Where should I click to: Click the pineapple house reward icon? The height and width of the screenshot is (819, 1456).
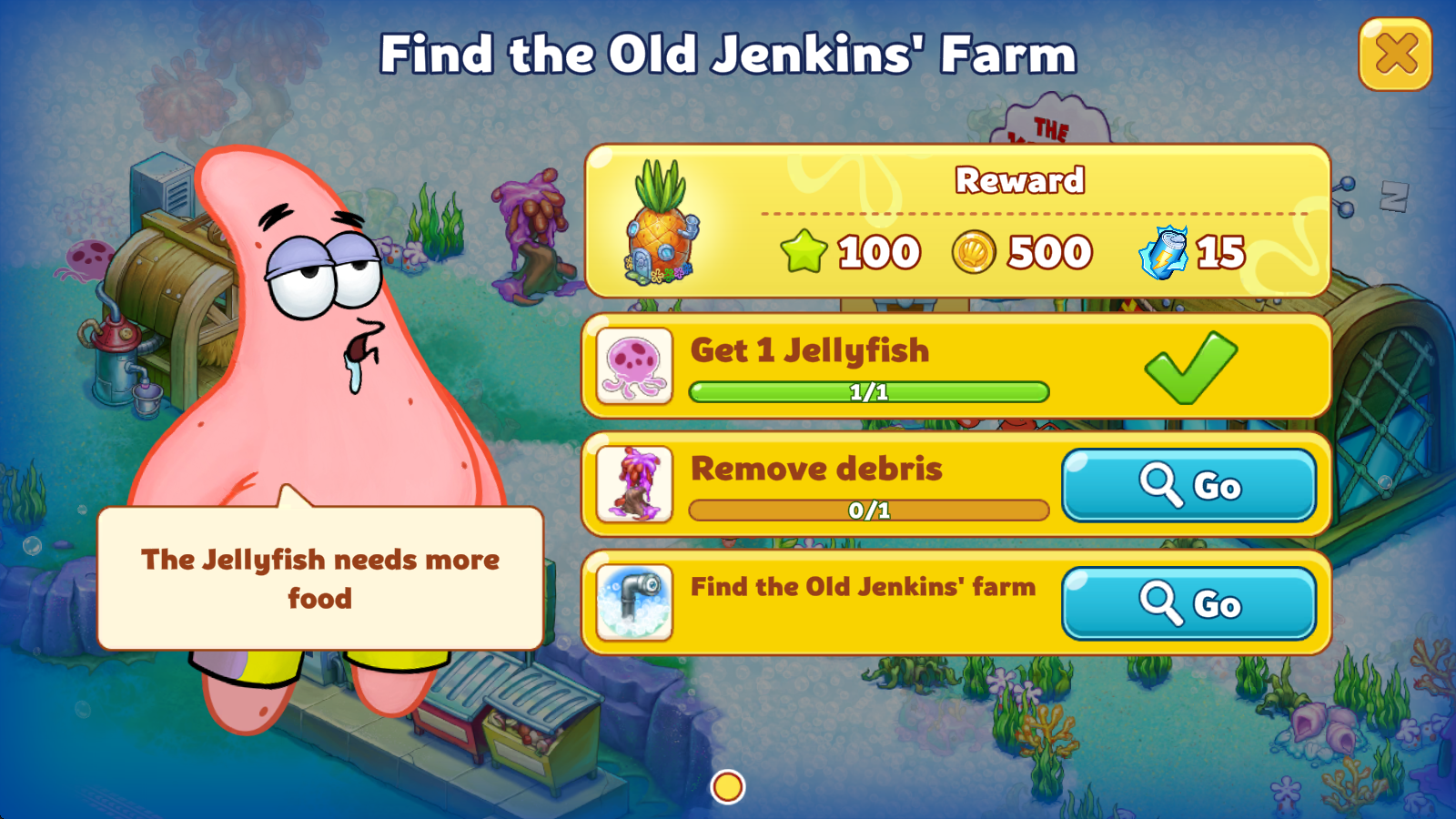tap(662, 223)
